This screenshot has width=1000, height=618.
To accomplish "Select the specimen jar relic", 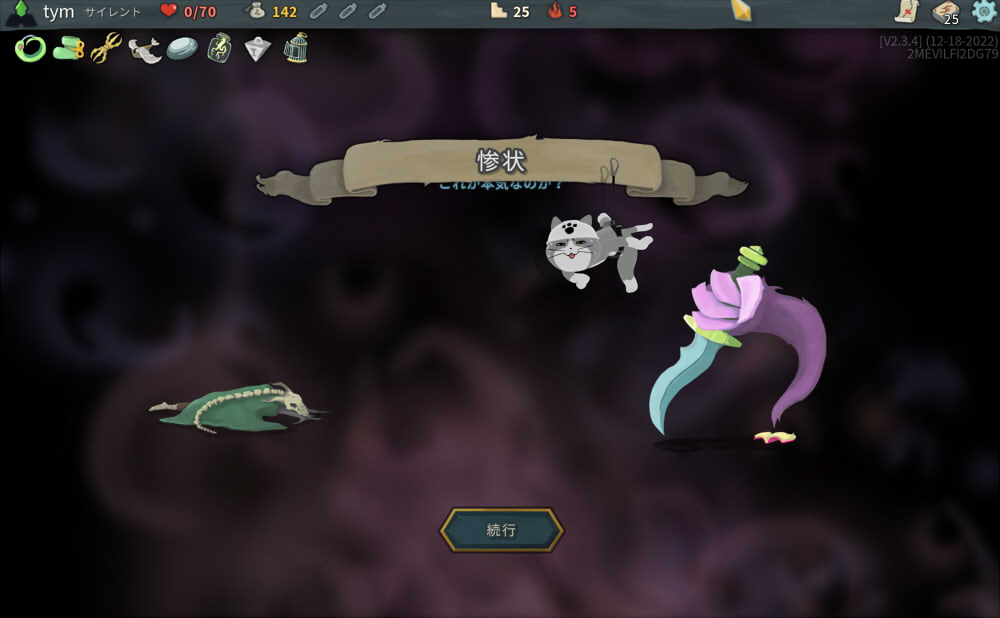I will point(219,48).
